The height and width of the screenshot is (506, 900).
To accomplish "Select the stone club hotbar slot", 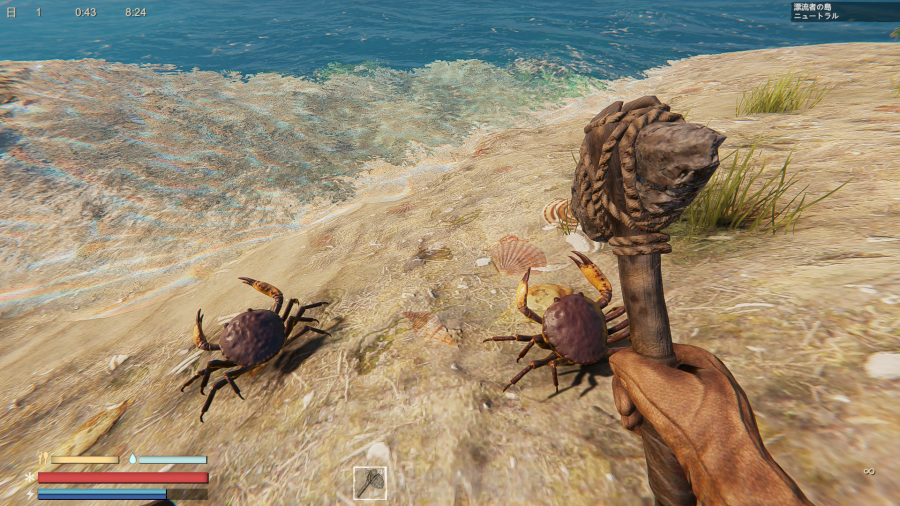I will tap(370, 483).
